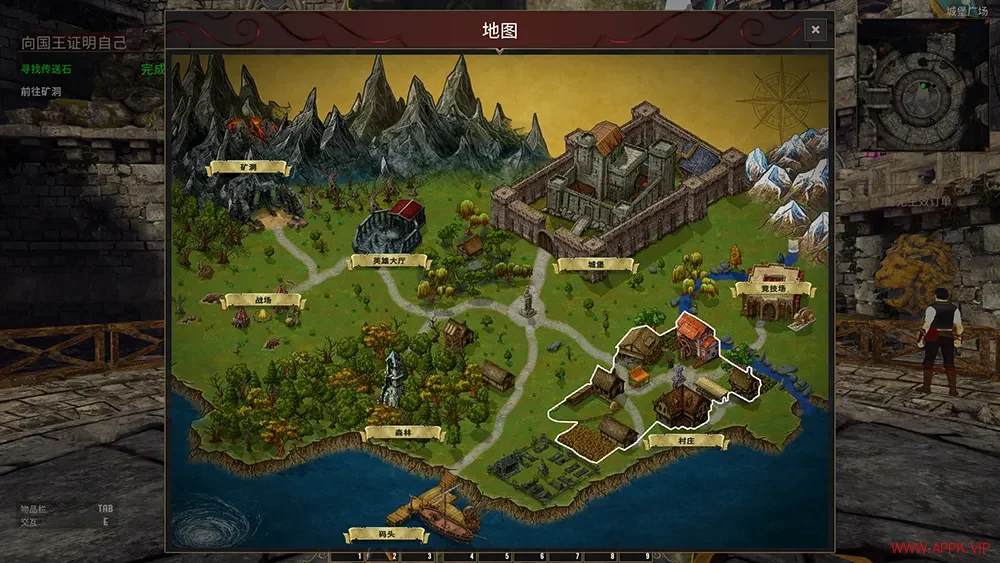Pick the 码头 dock location label

[386, 535]
